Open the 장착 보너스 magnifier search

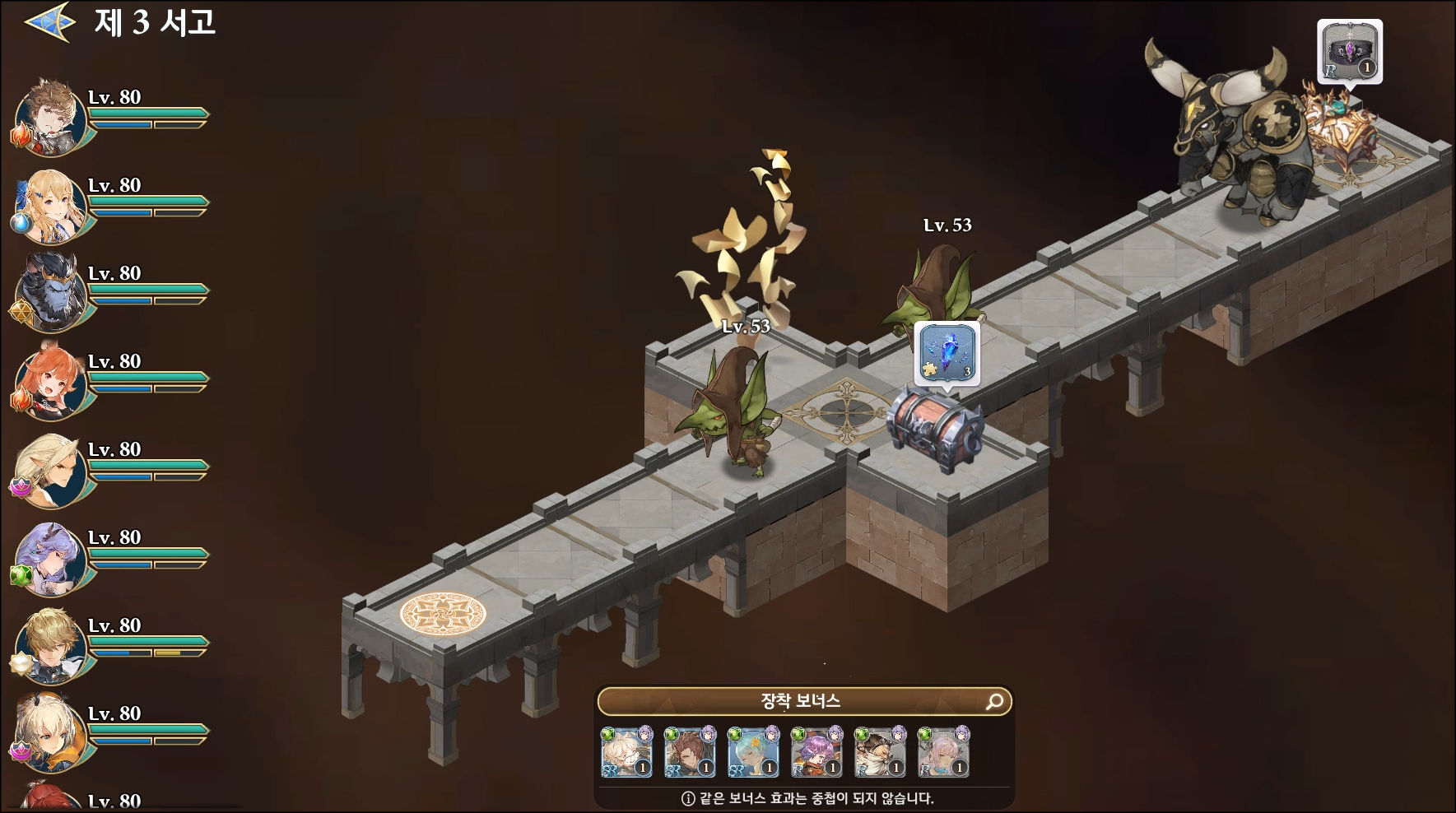pos(994,701)
